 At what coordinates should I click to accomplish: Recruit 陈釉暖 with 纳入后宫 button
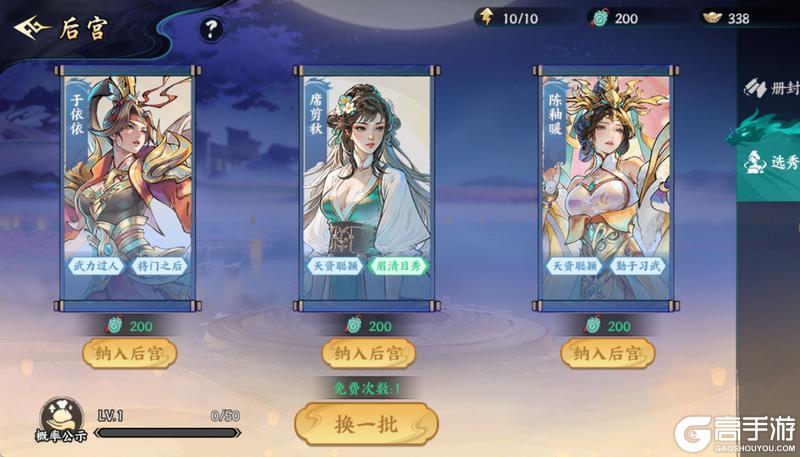607,352
